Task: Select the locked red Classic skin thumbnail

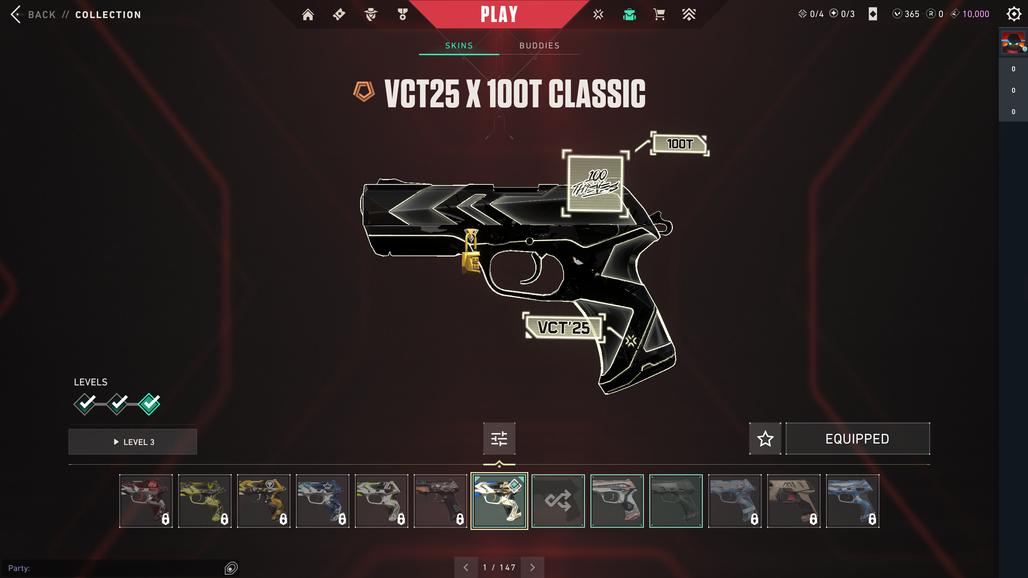Action: click(146, 501)
